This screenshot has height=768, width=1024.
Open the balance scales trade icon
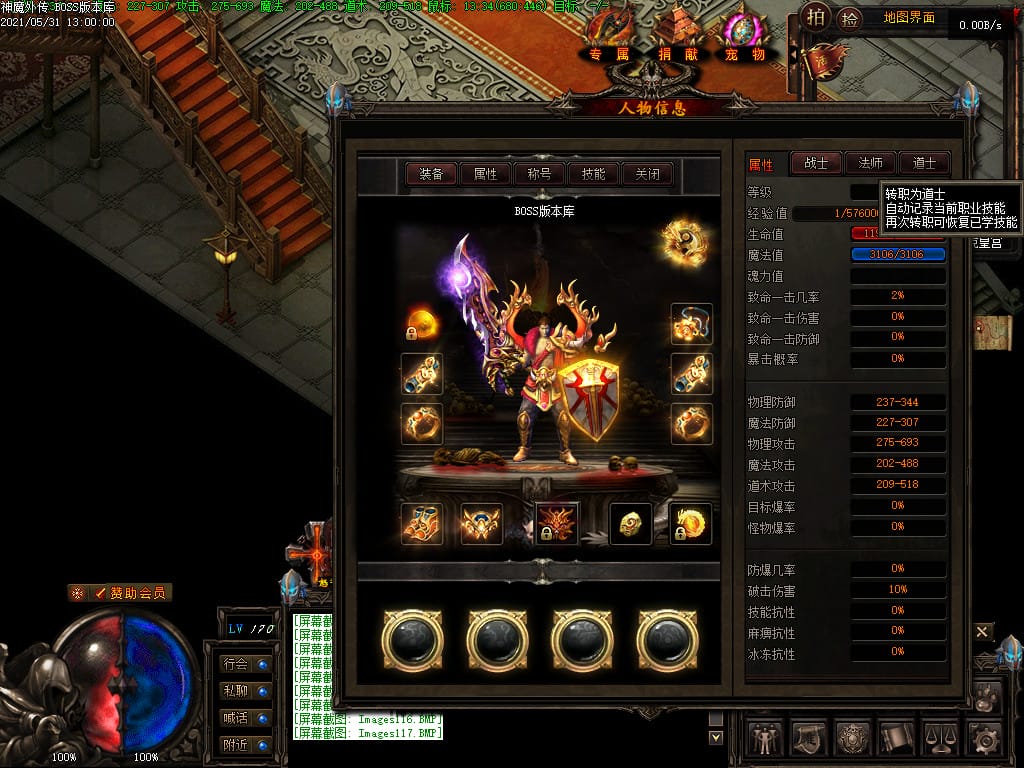(x=940, y=739)
